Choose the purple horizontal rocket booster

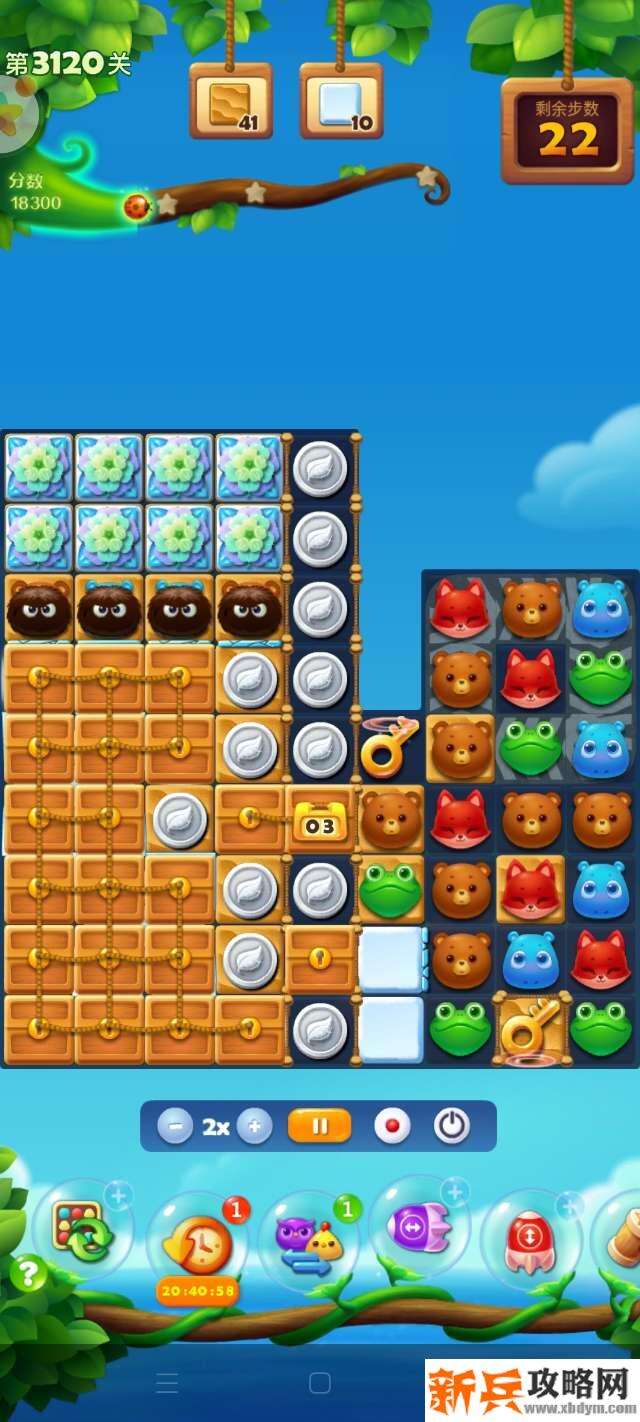pyautogui.click(x=420, y=1227)
